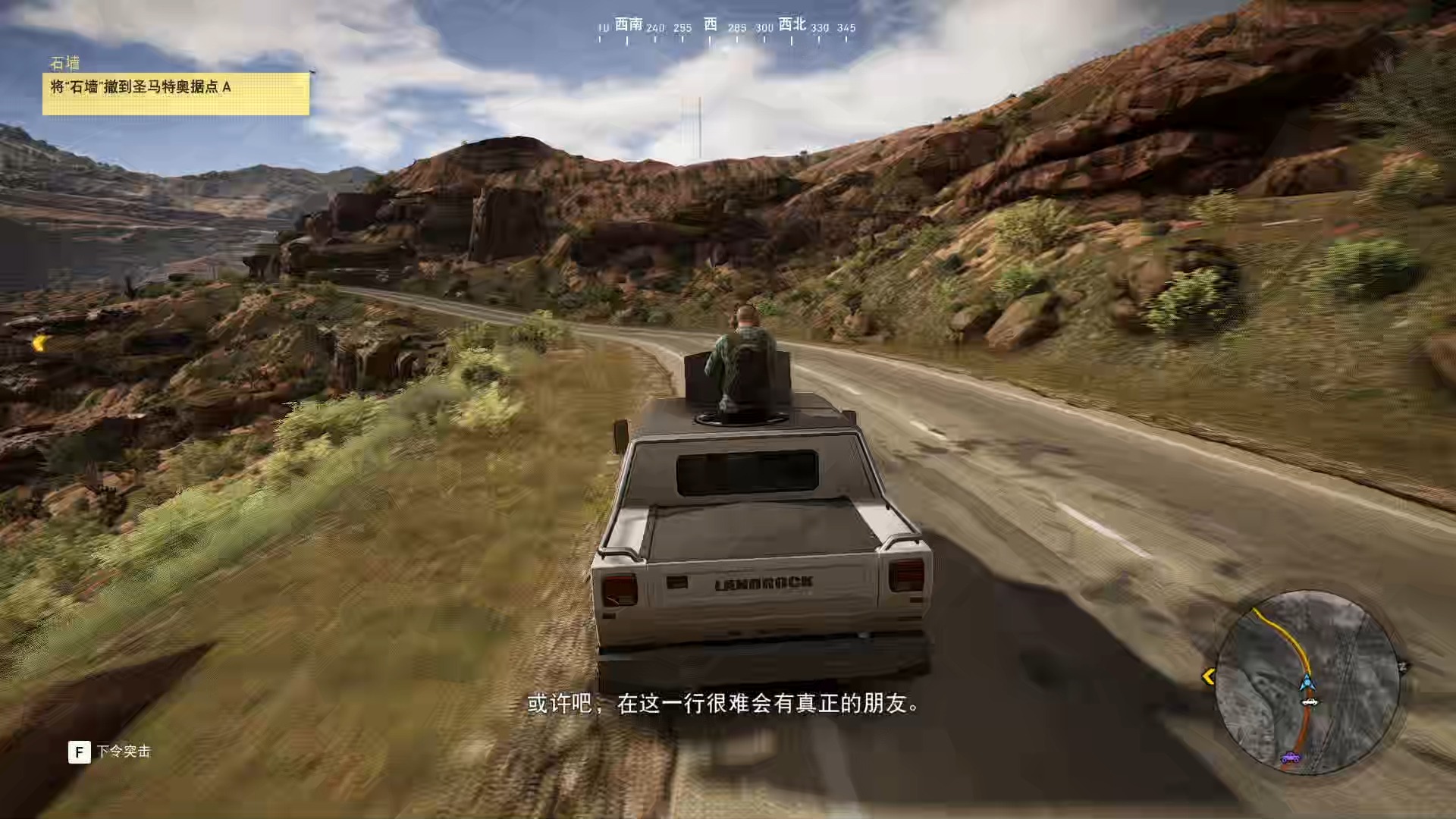Click the purple vehicle marker on minimap
This screenshot has height=819, width=1456.
click(1290, 757)
